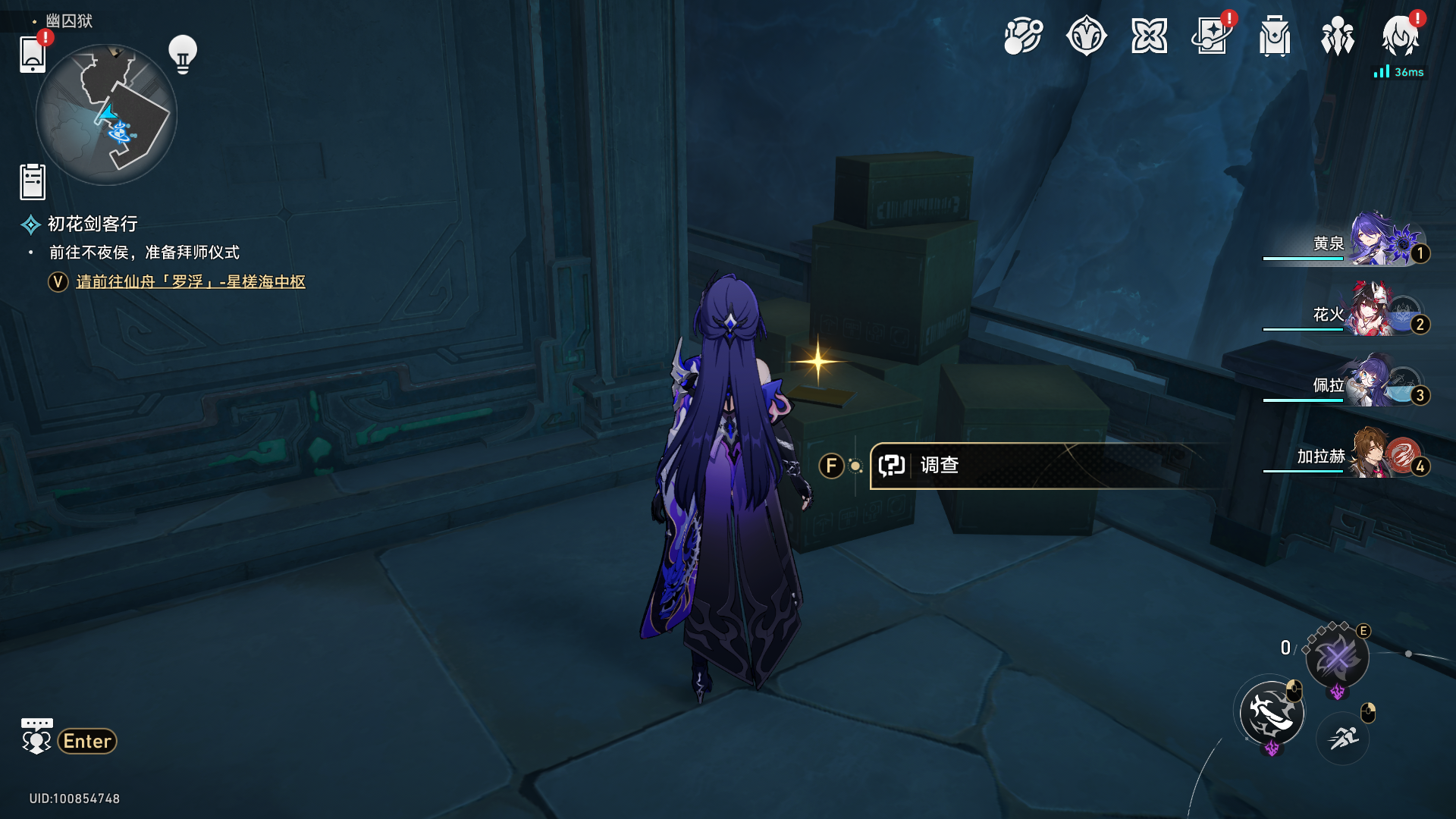Open the phone menu icon
Image resolution: width=1456 pixels, height=819 pixels.
click(32, 55)
